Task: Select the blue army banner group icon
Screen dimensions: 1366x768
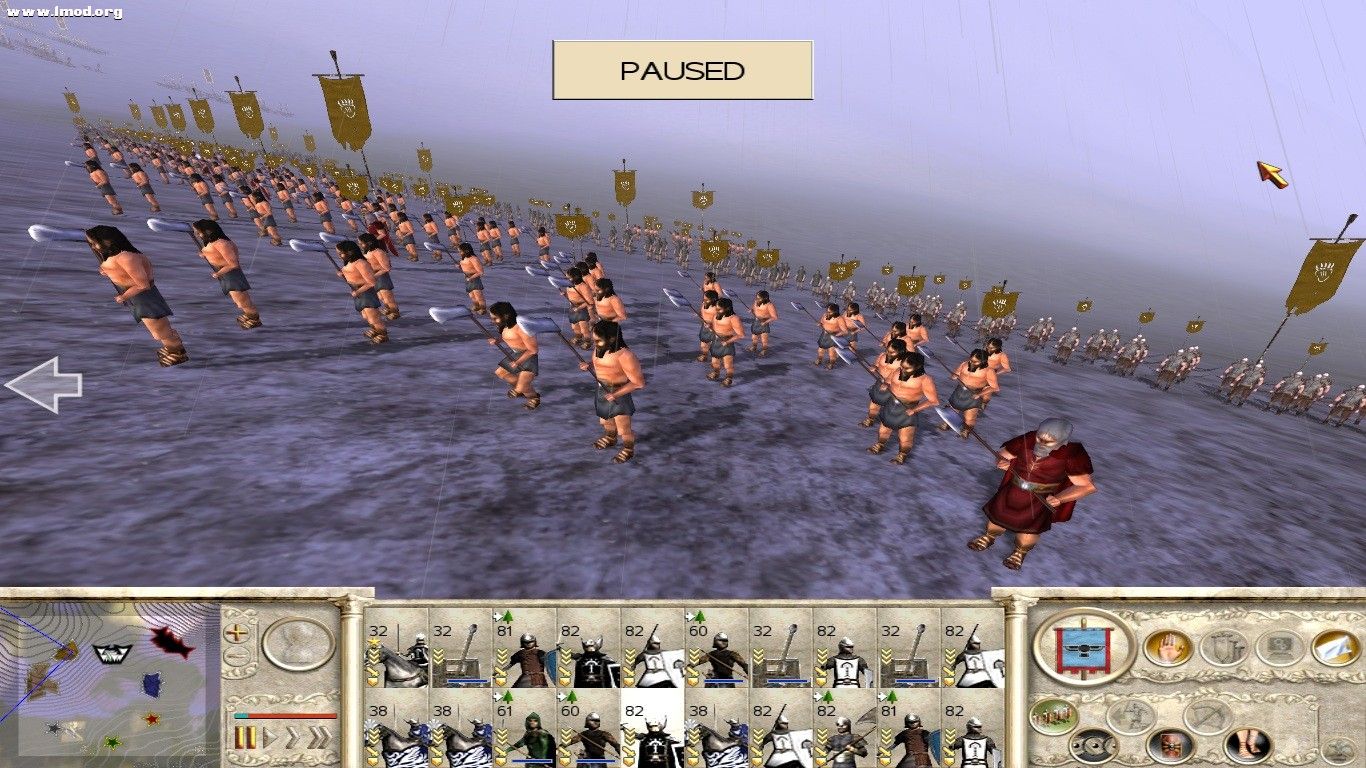Action: 1083,647
